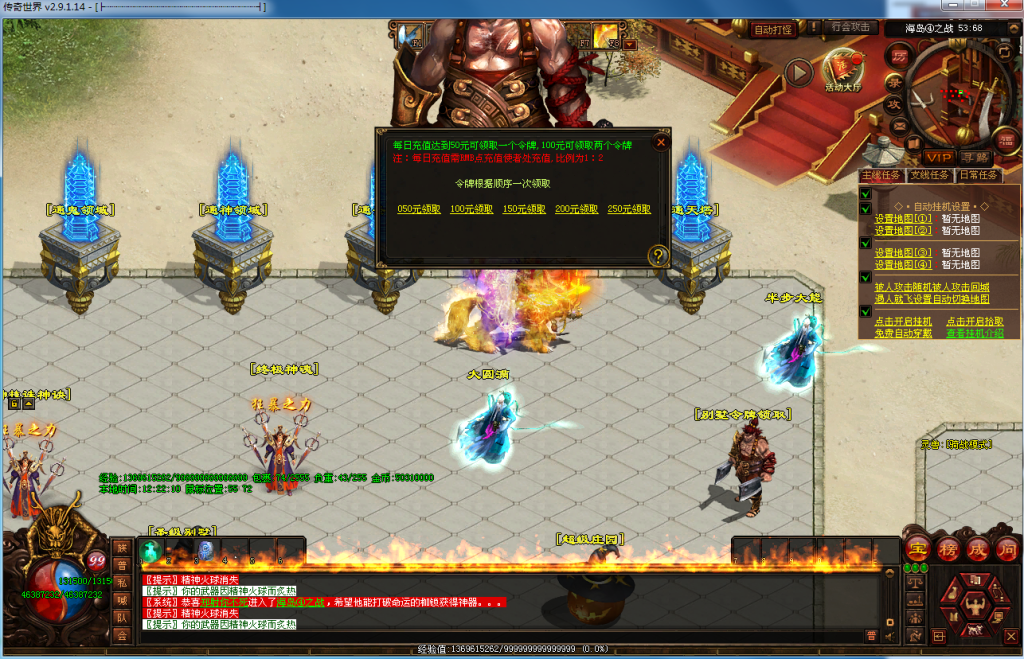The image size is (1024, 659).
Task: Toggle the 自动打怪 auto-fight button
Action: 772,29
